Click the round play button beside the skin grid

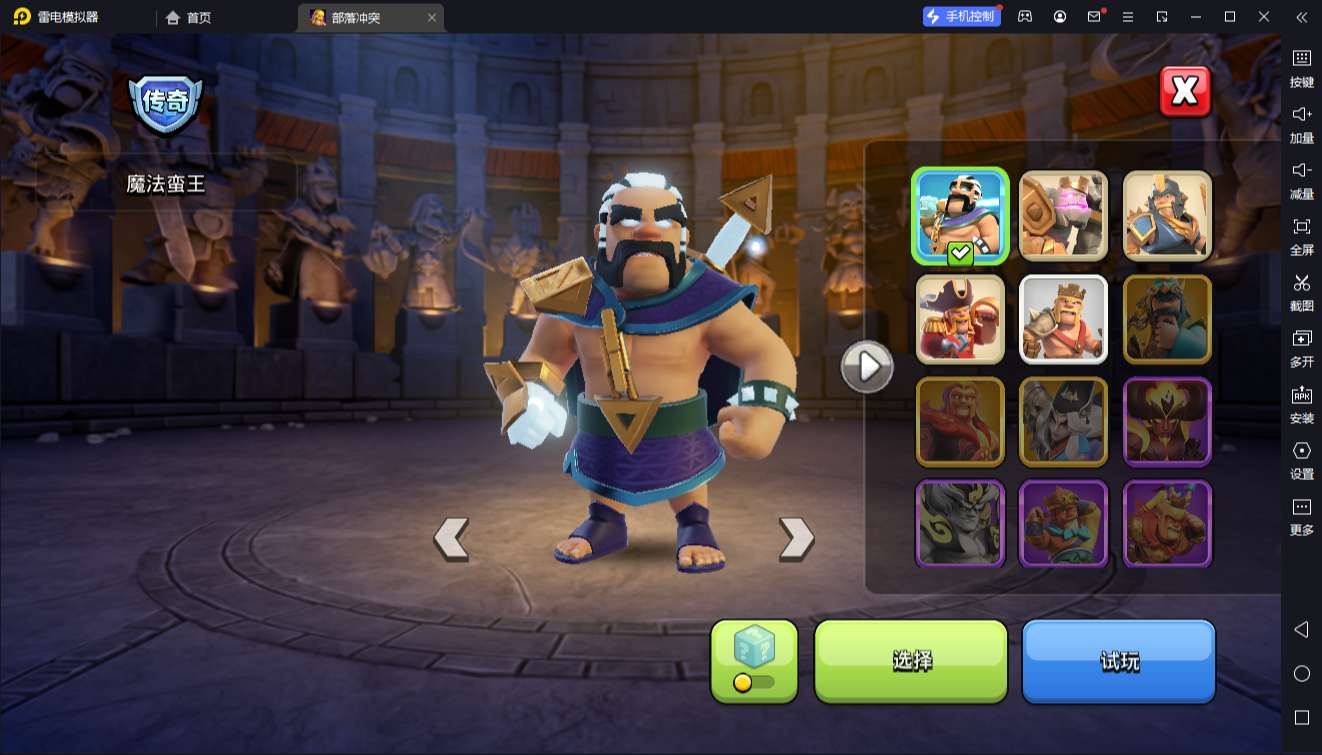(866, 367)
